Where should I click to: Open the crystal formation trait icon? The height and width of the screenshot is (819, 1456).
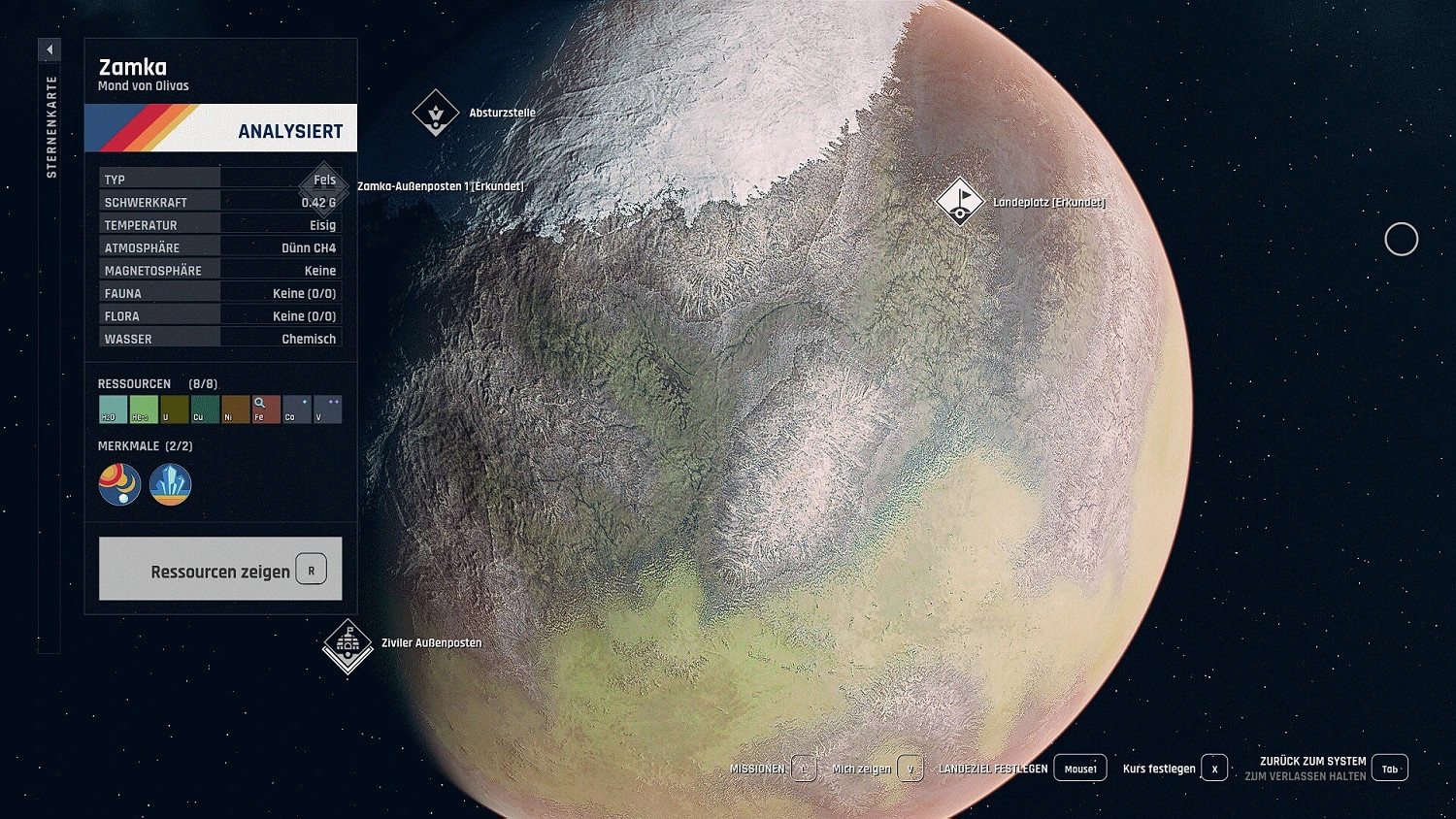170,484
